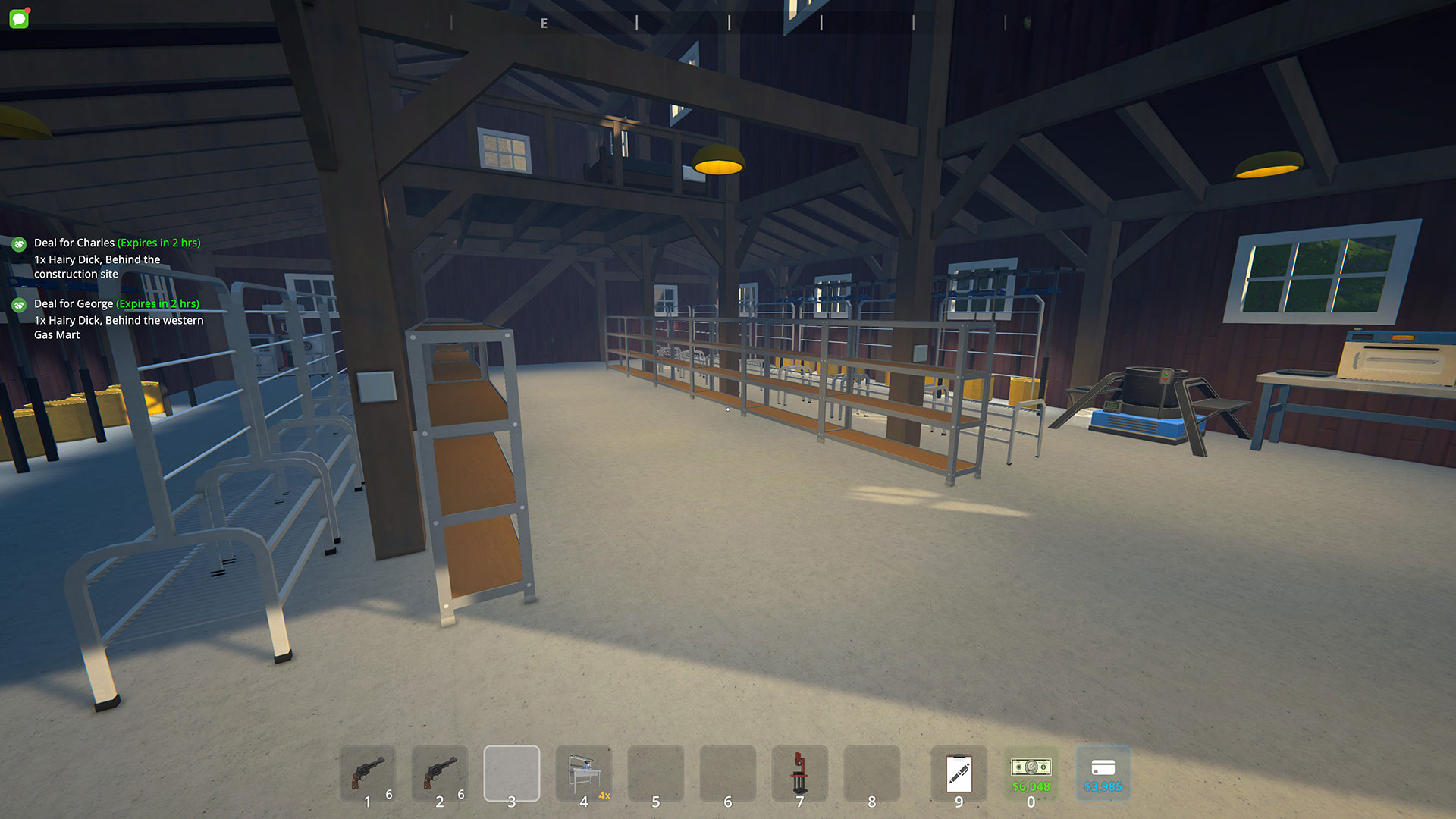Open the Deal for George tracker entry
1456x819 pixels.
click(x=116, y=304)
